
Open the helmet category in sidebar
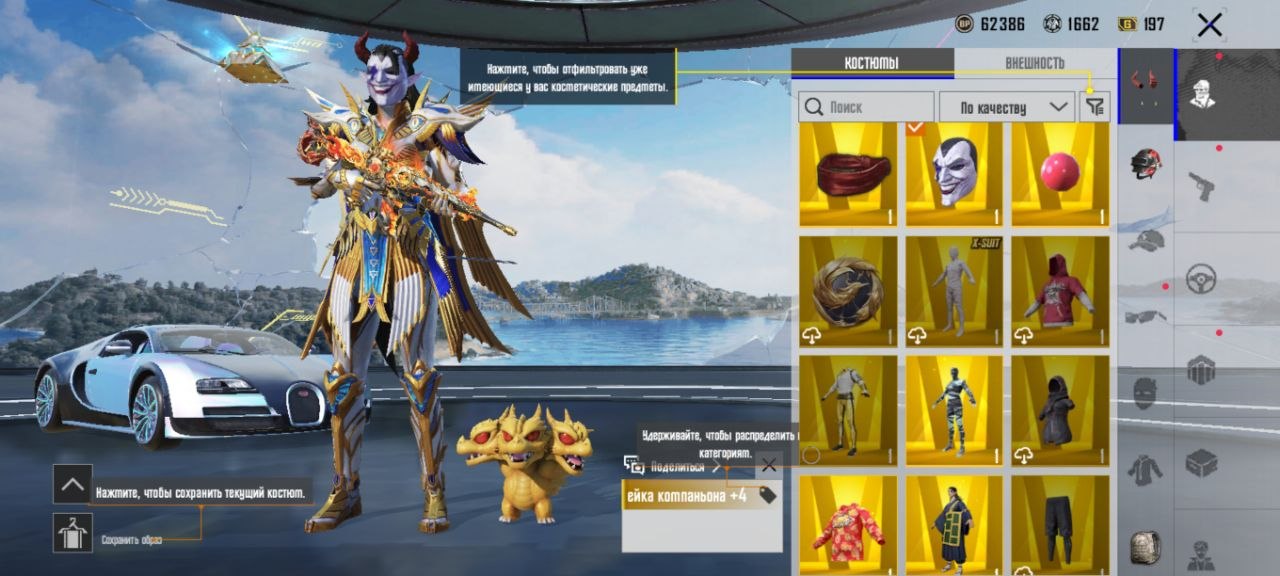coord(1146,163)
